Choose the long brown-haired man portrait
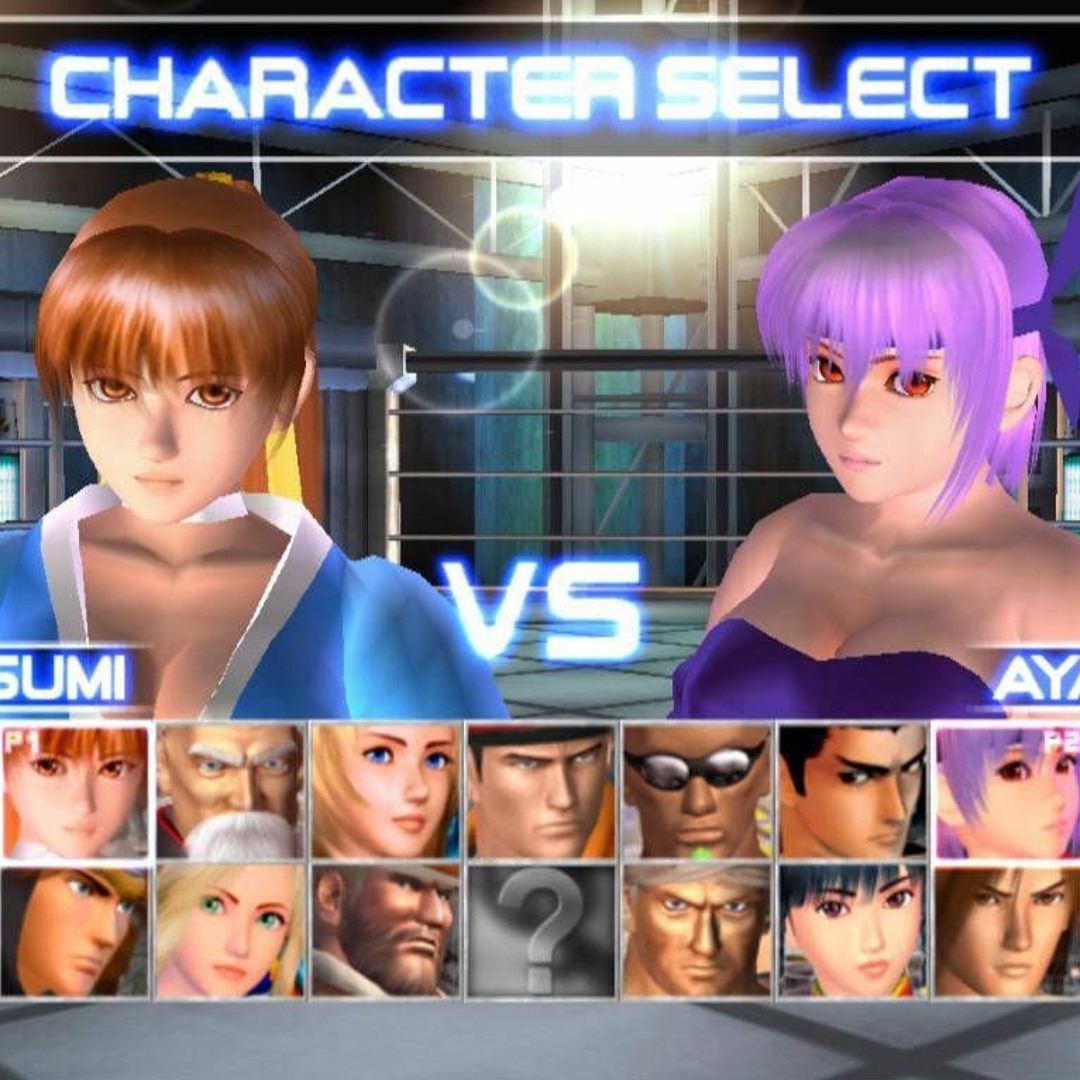Image resolution: width=1080 pixels, height=1080 pixels. [1007, 932]
